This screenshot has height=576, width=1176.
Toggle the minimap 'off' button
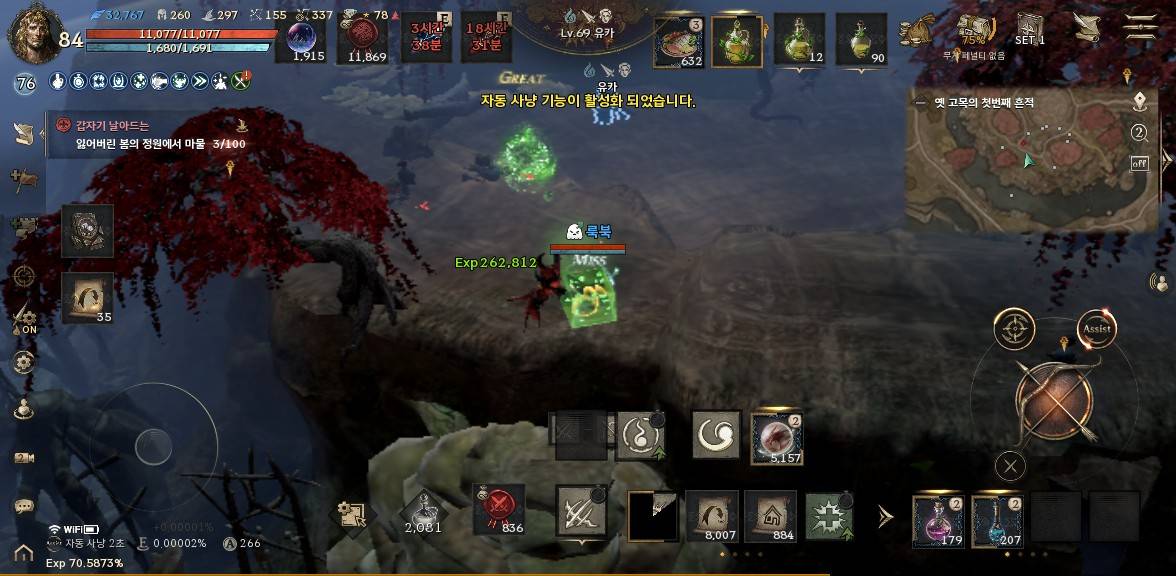click(1139, 163)
